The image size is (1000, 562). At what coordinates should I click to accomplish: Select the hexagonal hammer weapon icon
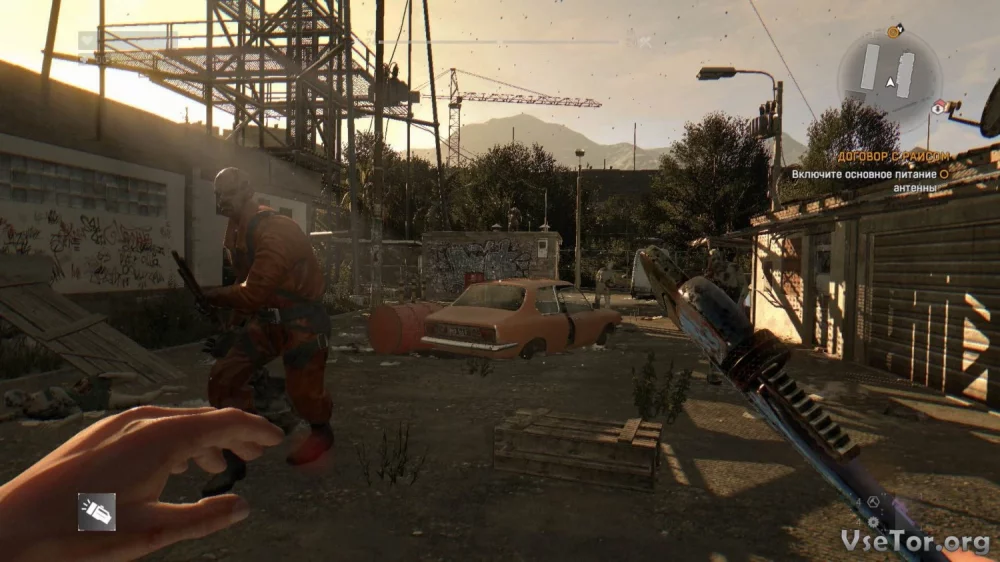[x=872, y=504]
